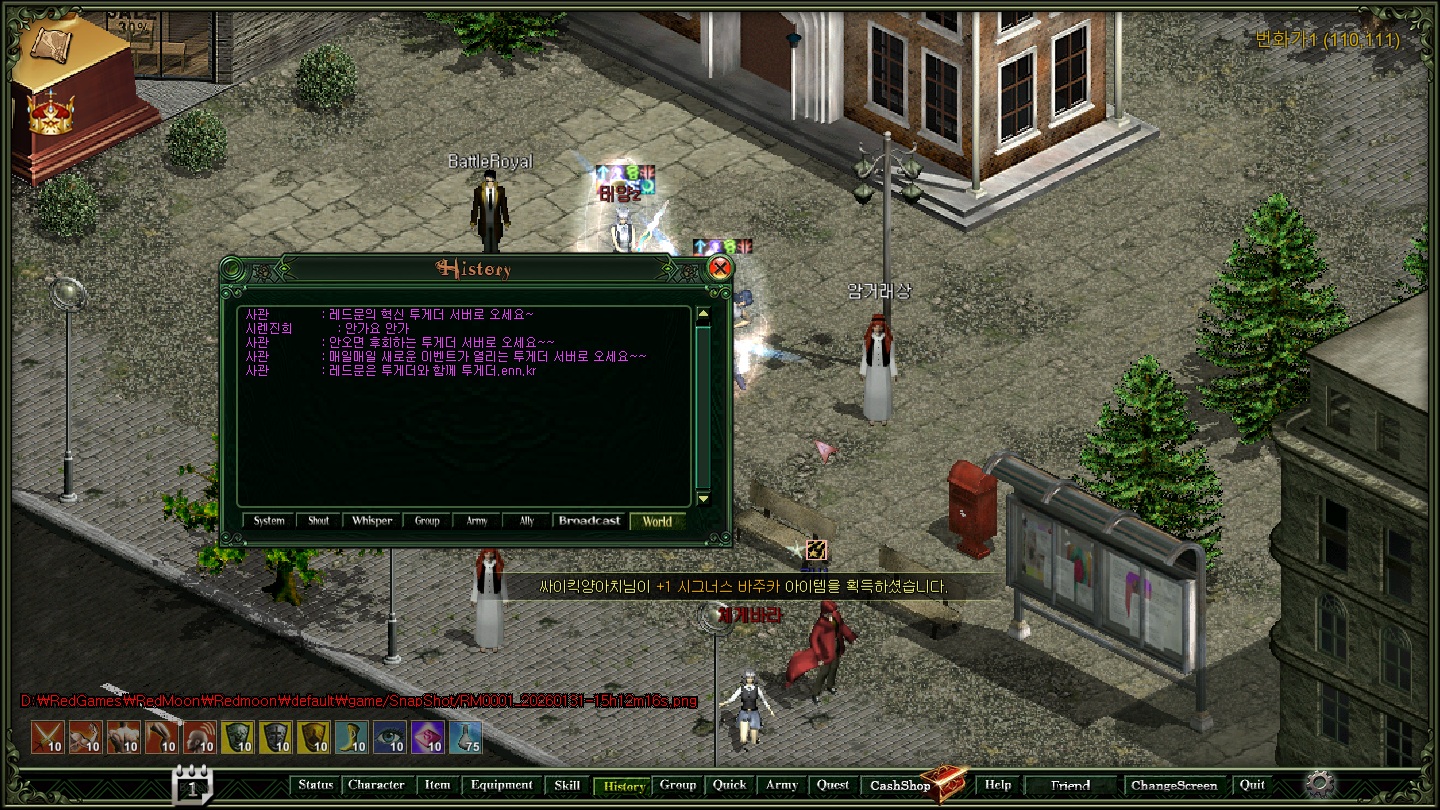Activate the eye skill icon
The width and height of the screenshot is (1440, 810).
[389, 737]
